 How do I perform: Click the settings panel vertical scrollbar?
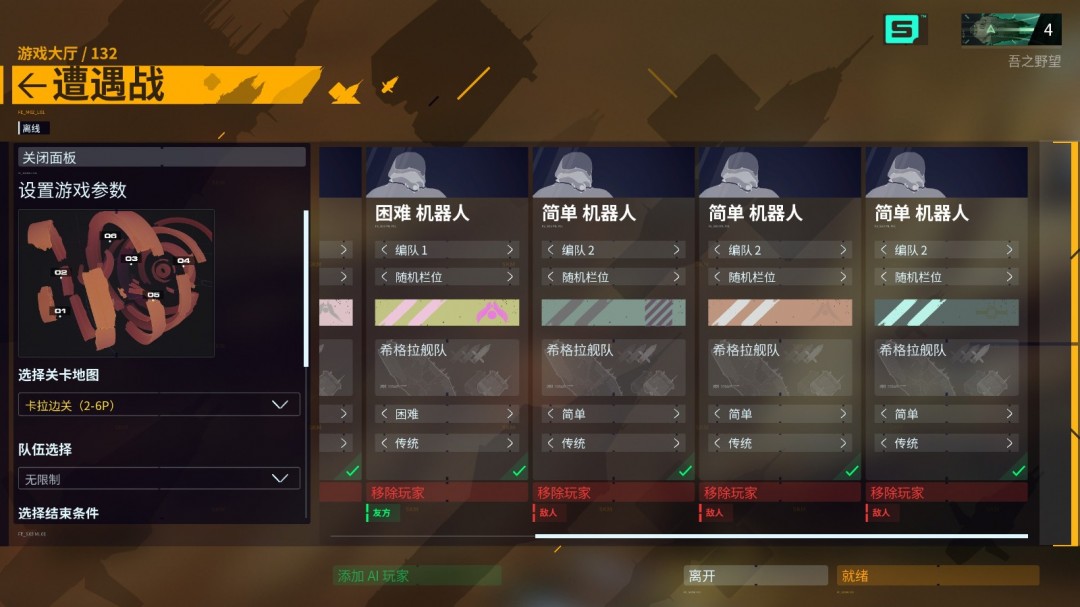click(x=306, y=288)
